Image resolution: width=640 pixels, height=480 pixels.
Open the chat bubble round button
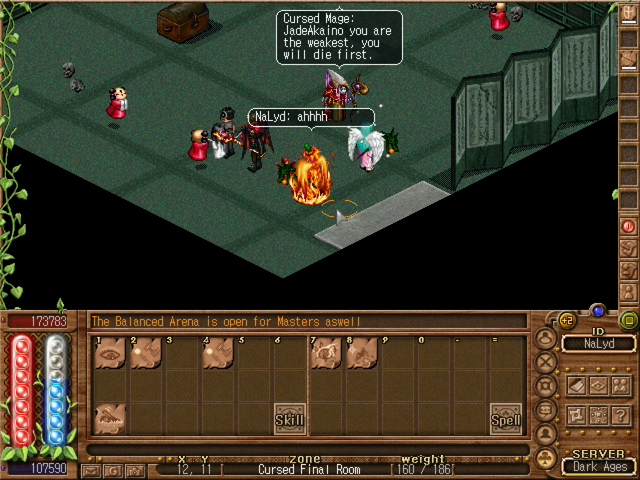click(544, 409)
